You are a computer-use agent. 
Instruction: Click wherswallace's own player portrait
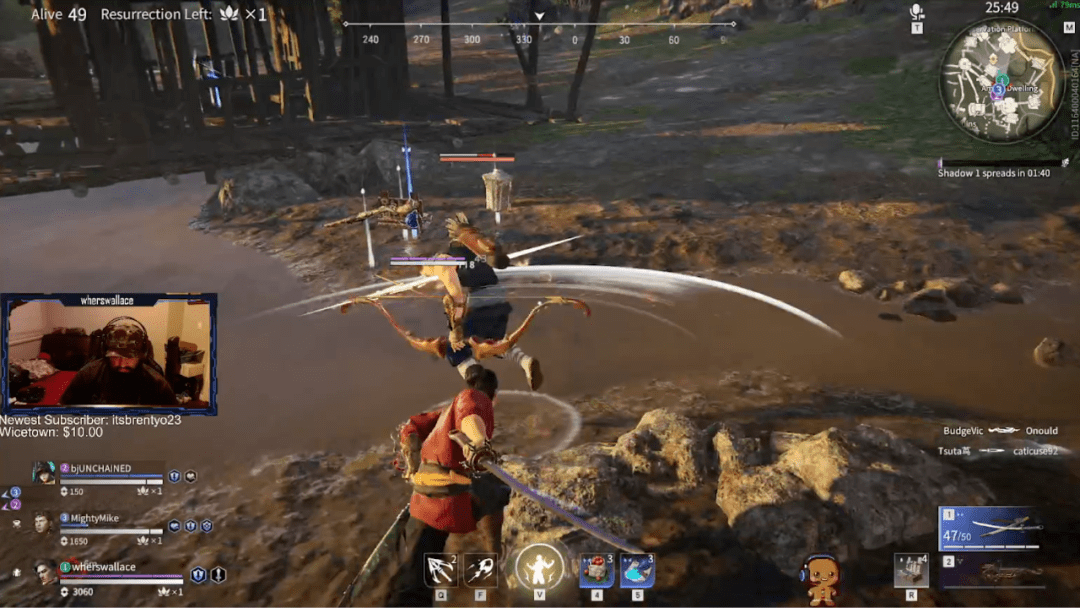(x=43, y=571)
